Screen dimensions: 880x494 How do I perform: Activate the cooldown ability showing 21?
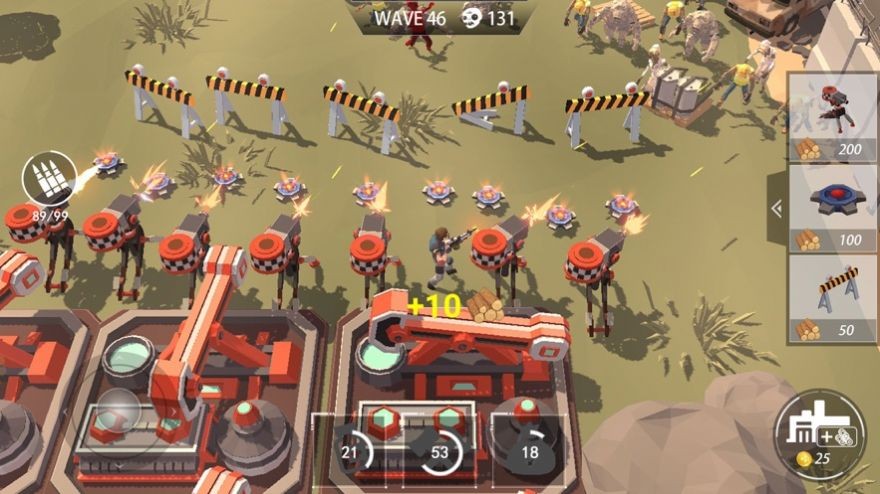[x=351, y=453]
